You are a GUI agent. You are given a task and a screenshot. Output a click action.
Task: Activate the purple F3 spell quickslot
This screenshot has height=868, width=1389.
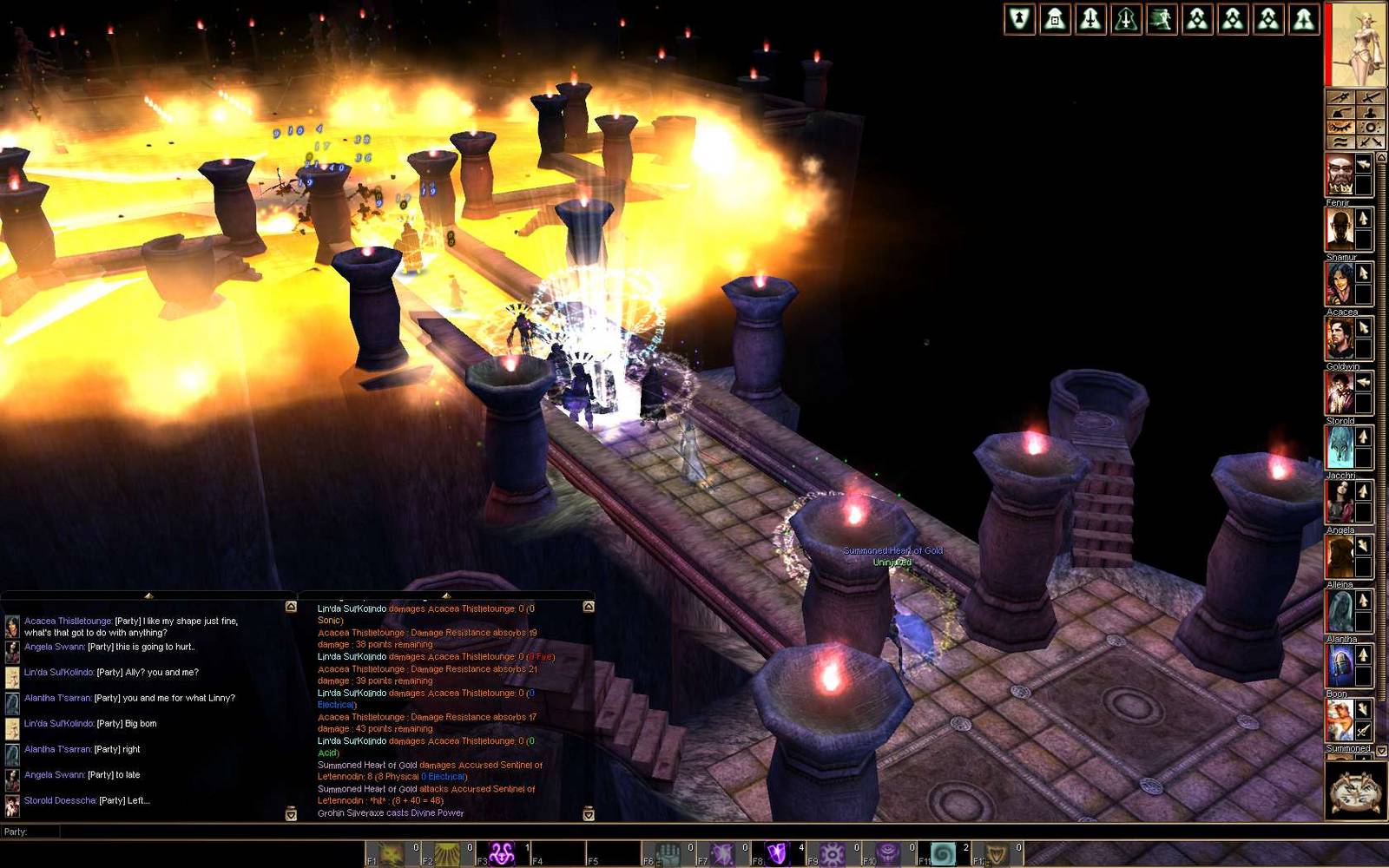pyautogui.click(x=501, y=851)
